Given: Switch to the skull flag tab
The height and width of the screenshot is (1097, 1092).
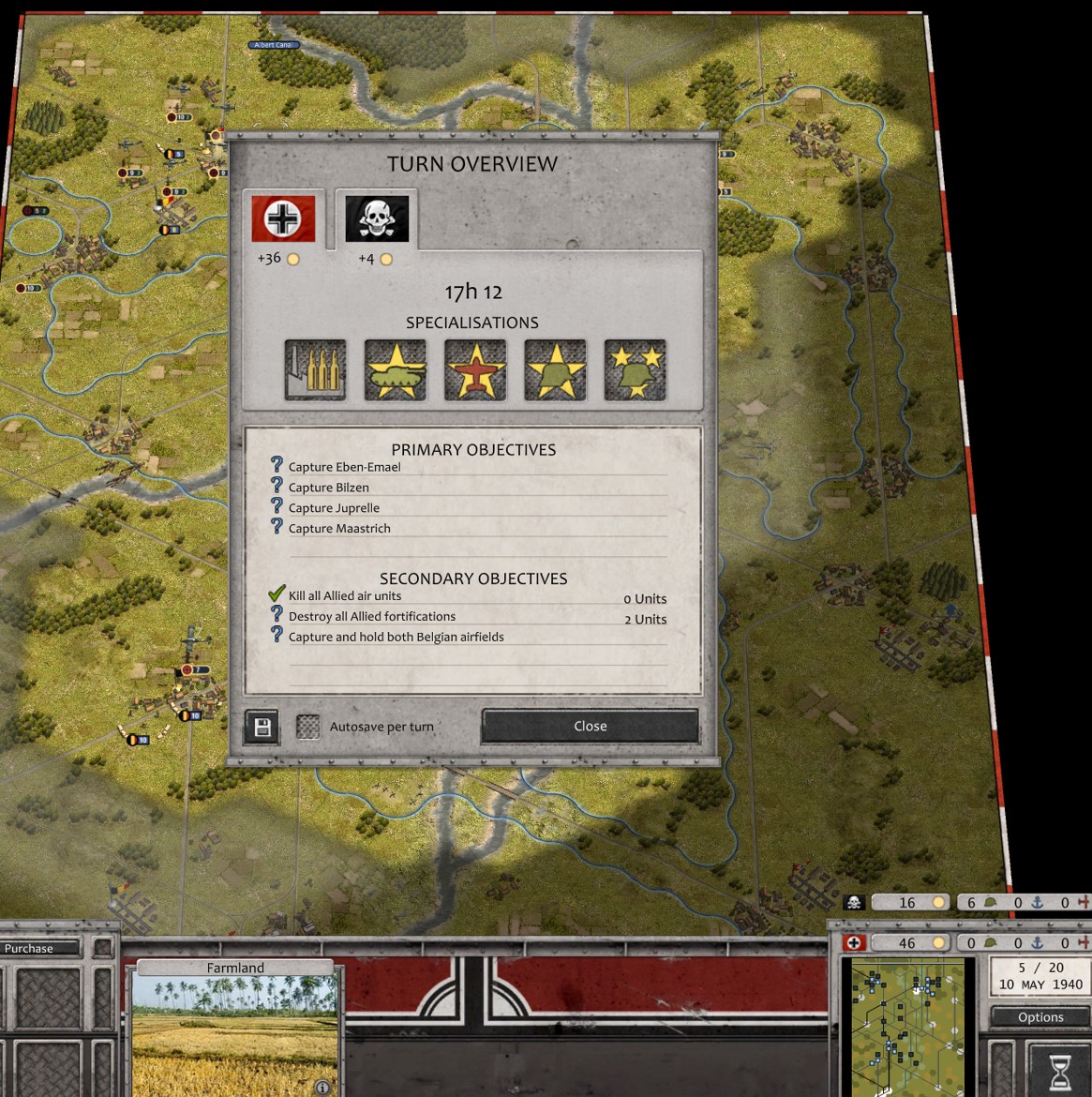Looking at the screenshot, I should (377, 219).
